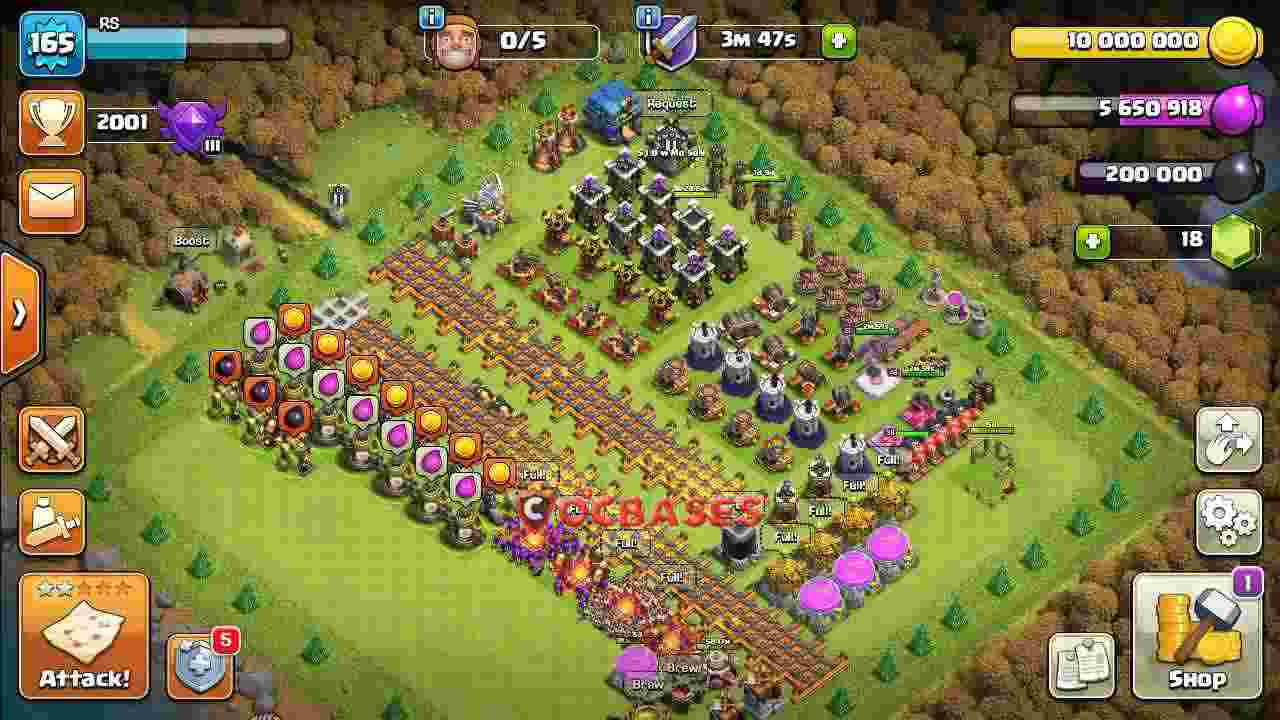Image resolution: width=1280 pixels, height=720 pixels.
Task: Click the player level 165 badge
Action: (52, 42)
